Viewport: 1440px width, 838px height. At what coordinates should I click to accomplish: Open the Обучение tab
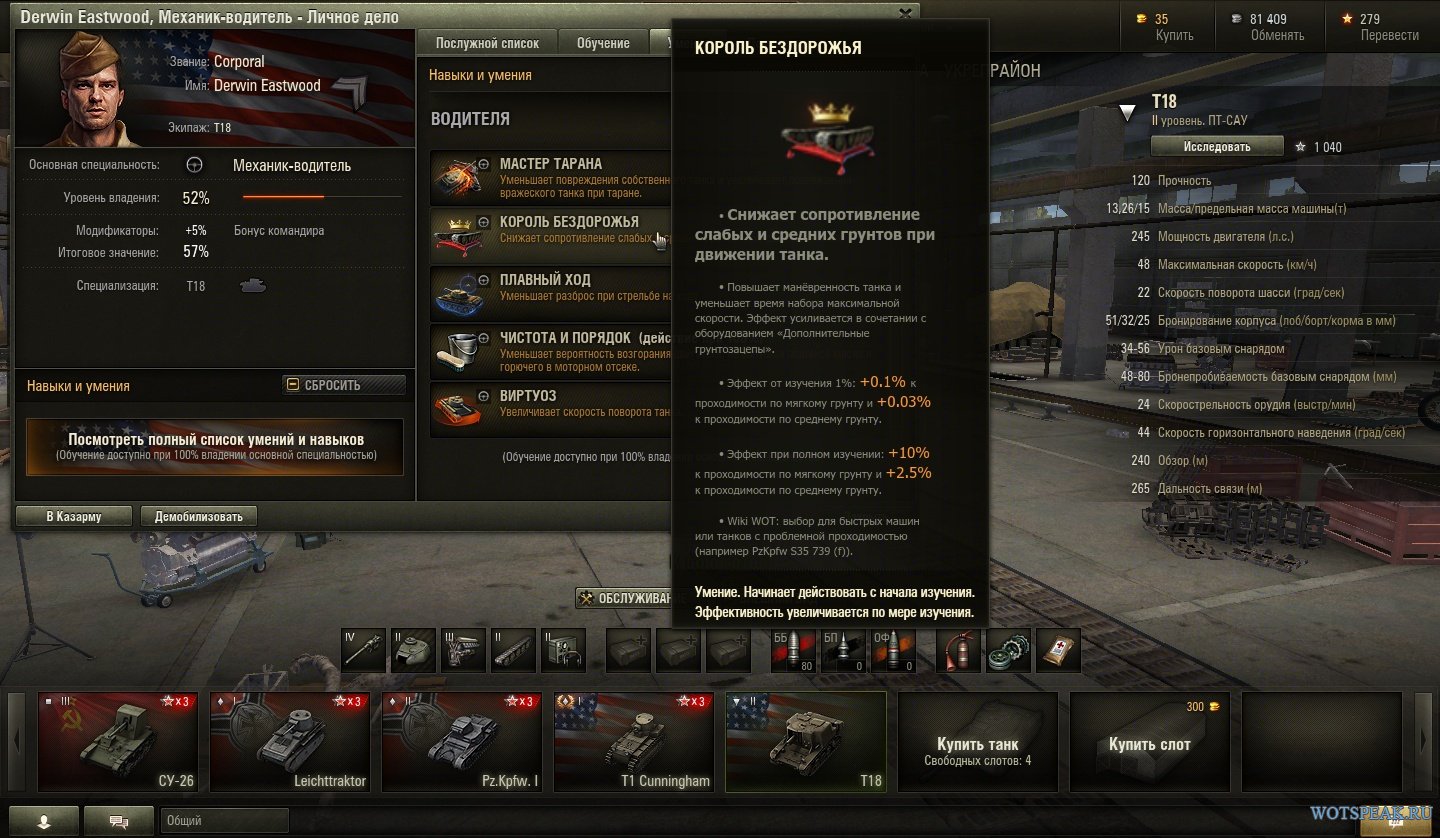[x=603, y=43]
